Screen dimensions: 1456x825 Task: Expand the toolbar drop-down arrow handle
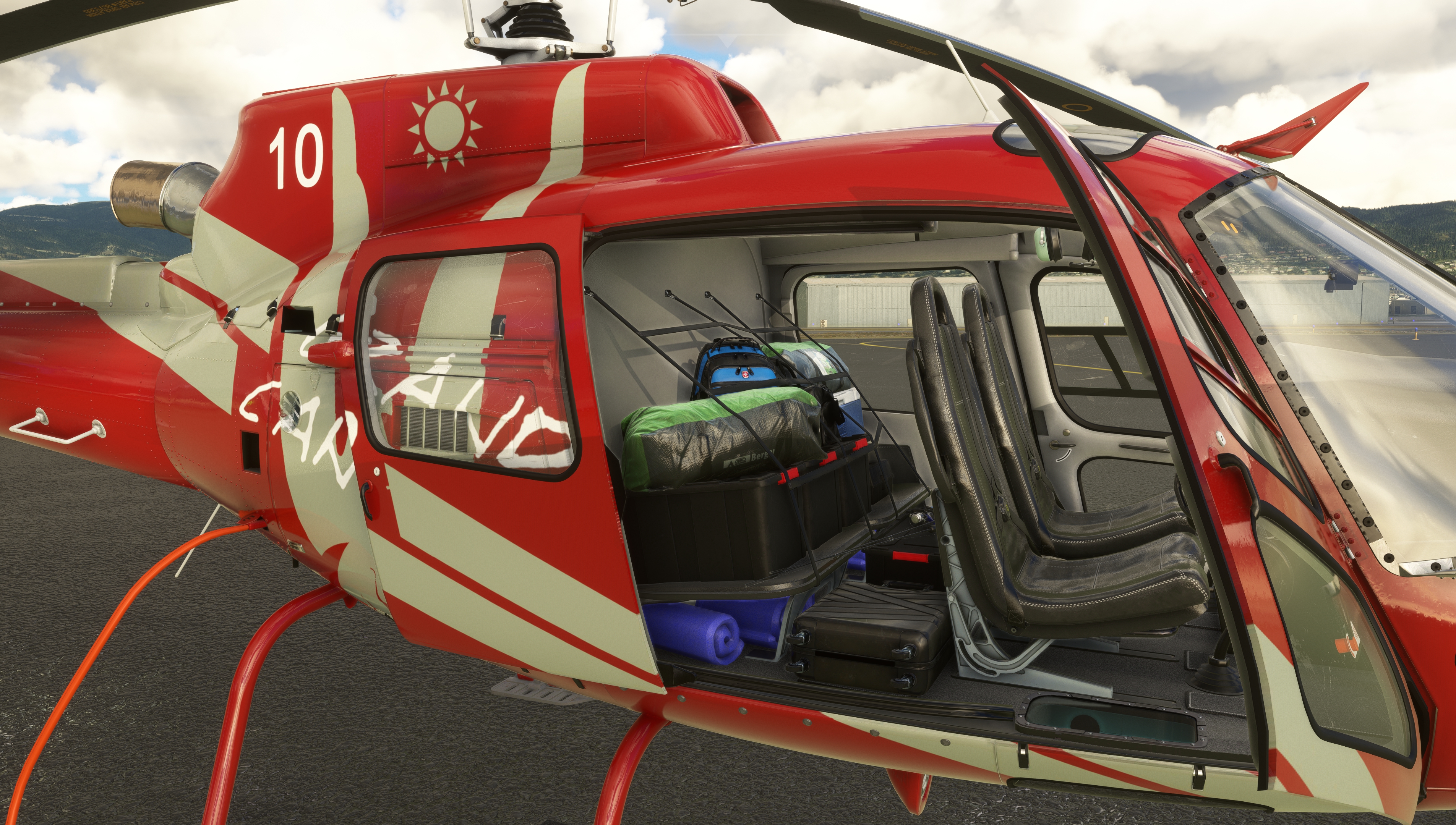click(728, 40)
